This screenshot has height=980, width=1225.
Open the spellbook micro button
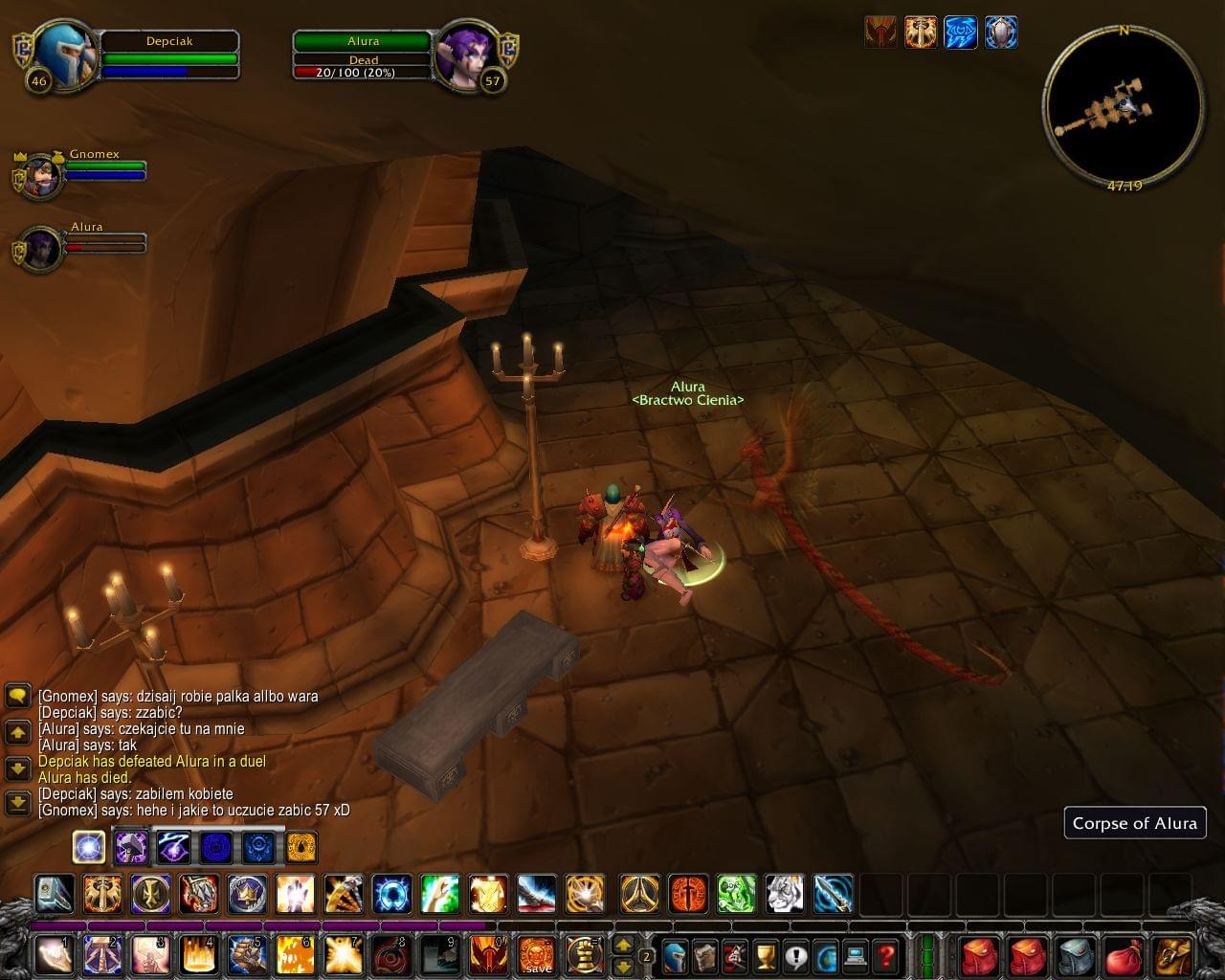[x=705, y=954]
